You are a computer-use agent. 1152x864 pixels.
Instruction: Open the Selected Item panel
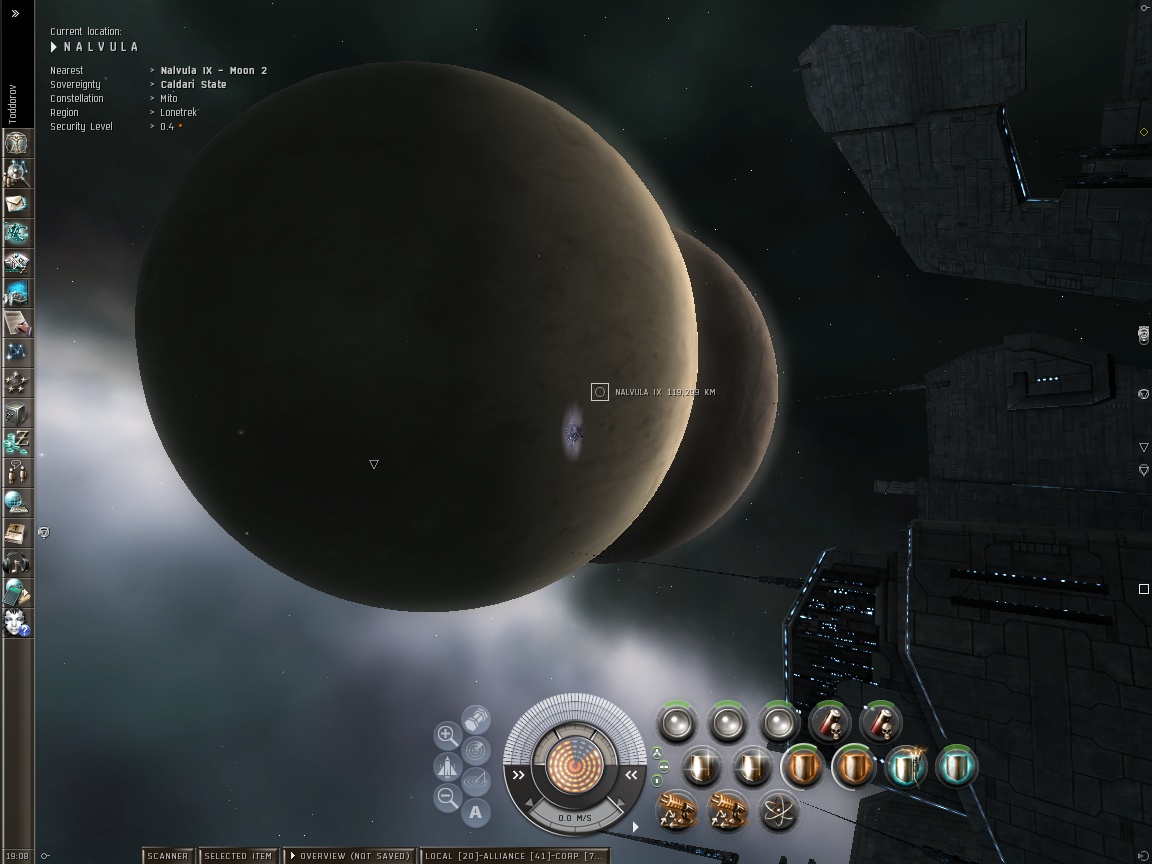point(238,856)
